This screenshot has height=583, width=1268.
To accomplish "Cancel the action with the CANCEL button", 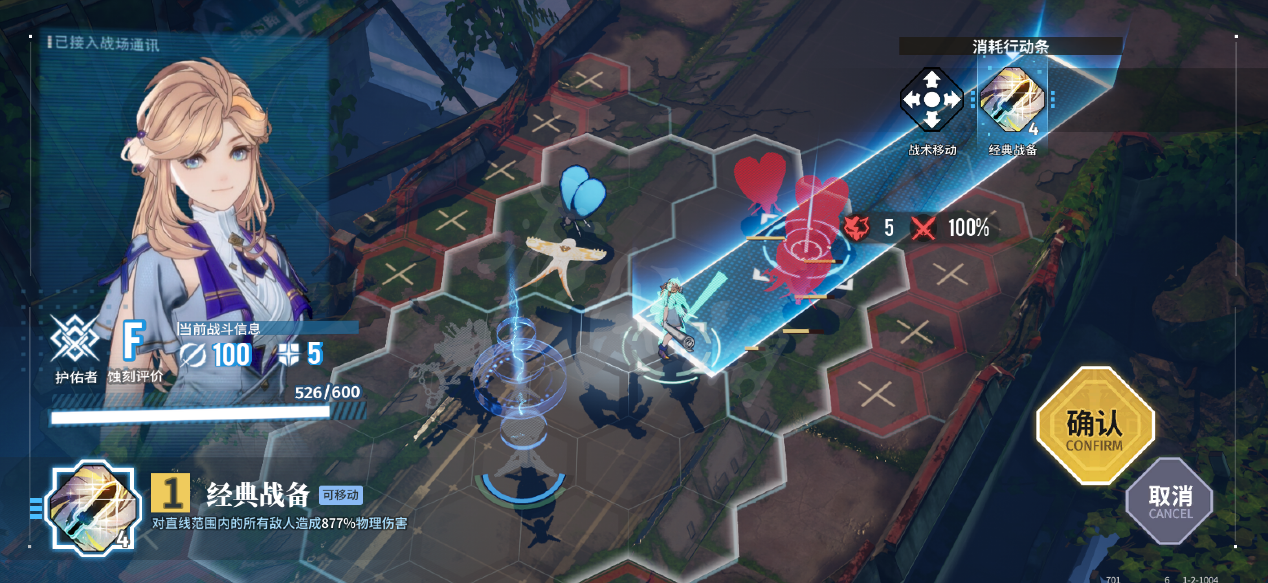I will click(1170, 499).
